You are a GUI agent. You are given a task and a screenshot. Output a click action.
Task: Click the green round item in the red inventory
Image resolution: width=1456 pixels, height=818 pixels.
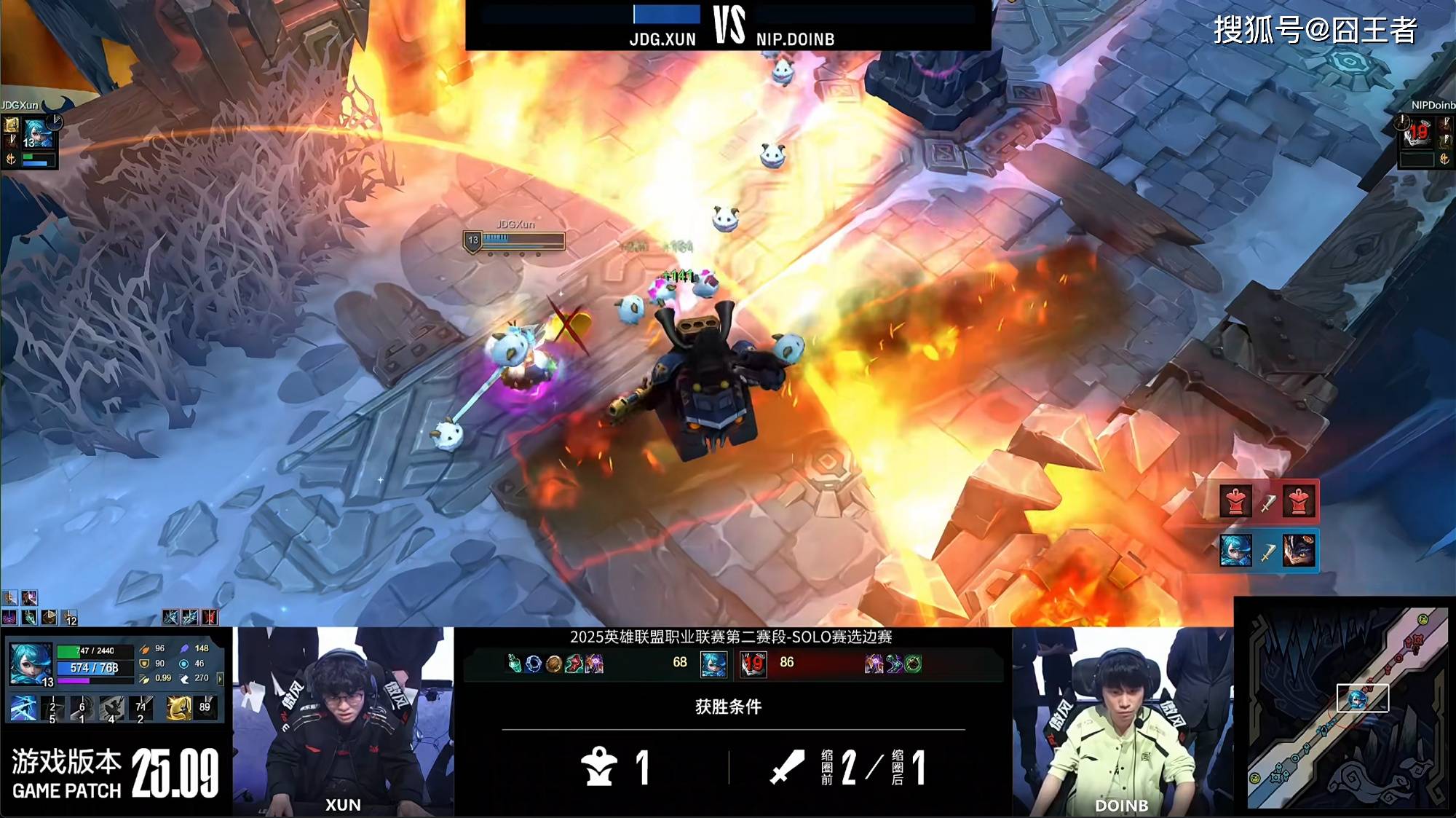[x=914, y=664]
